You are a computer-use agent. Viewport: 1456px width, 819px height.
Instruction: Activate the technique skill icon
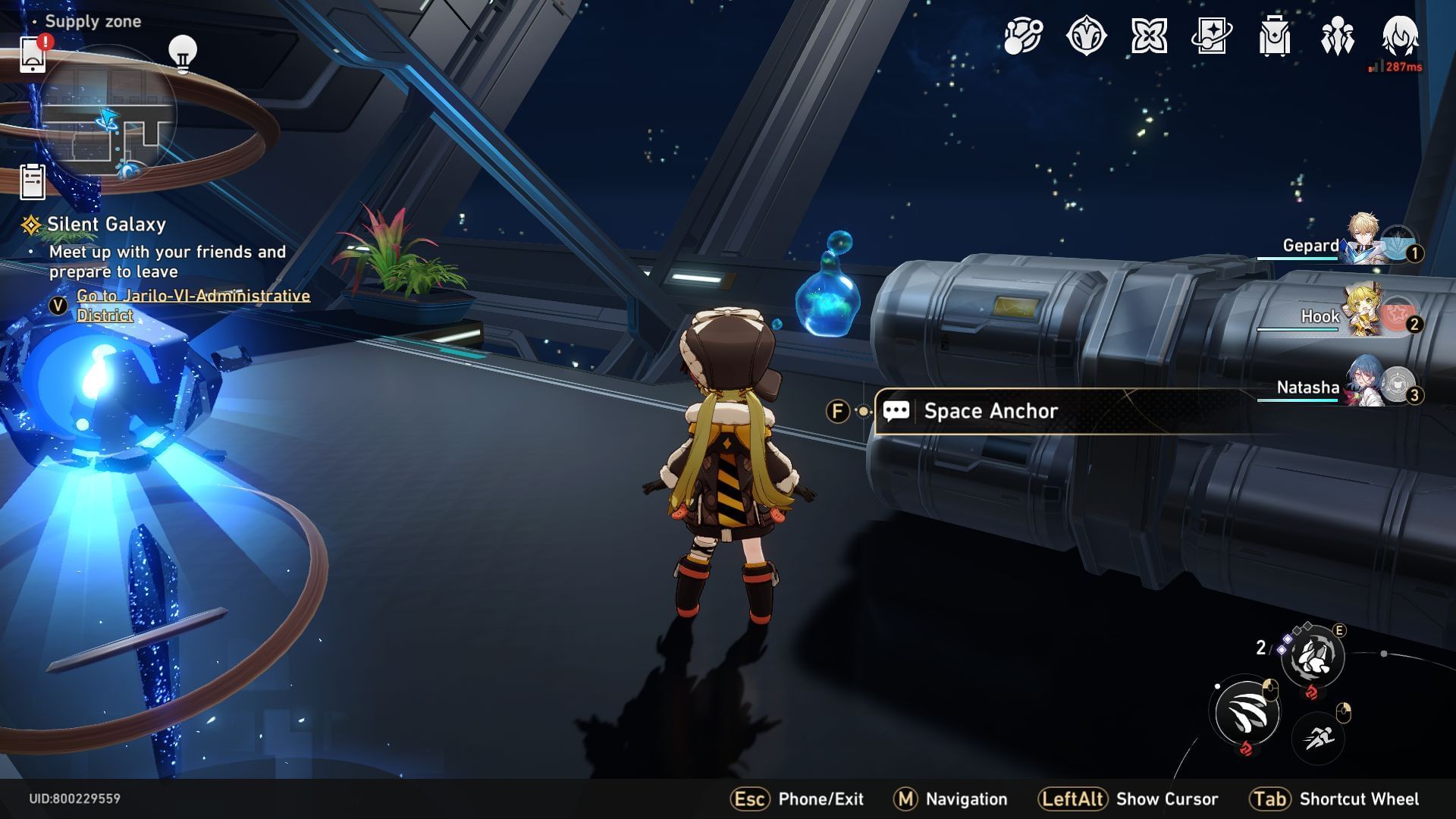pyautogui.click(x=1313, y=657)
